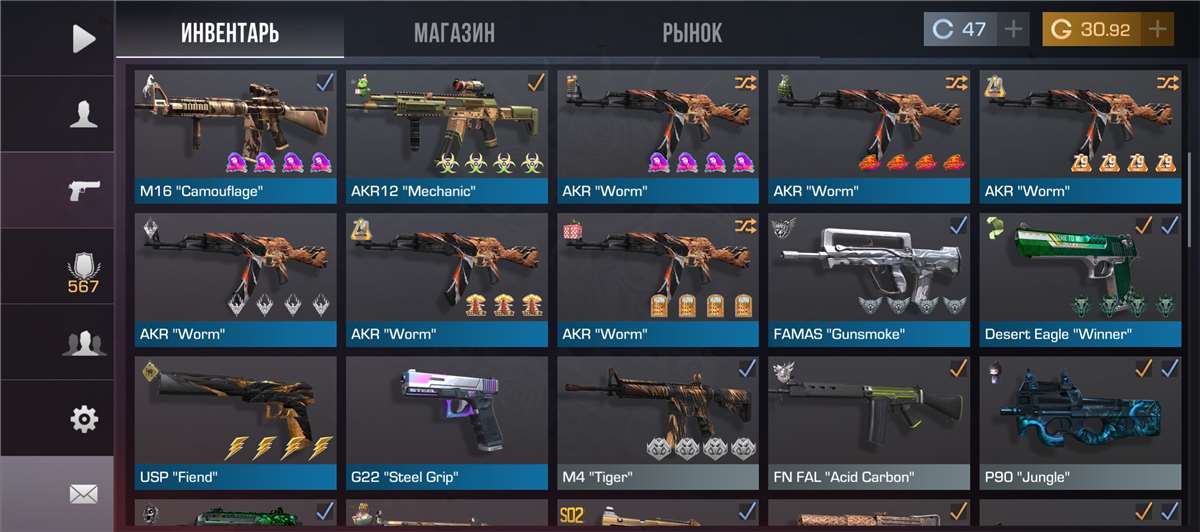
Task: Open the Рынок tab
Action: point(692,33)
